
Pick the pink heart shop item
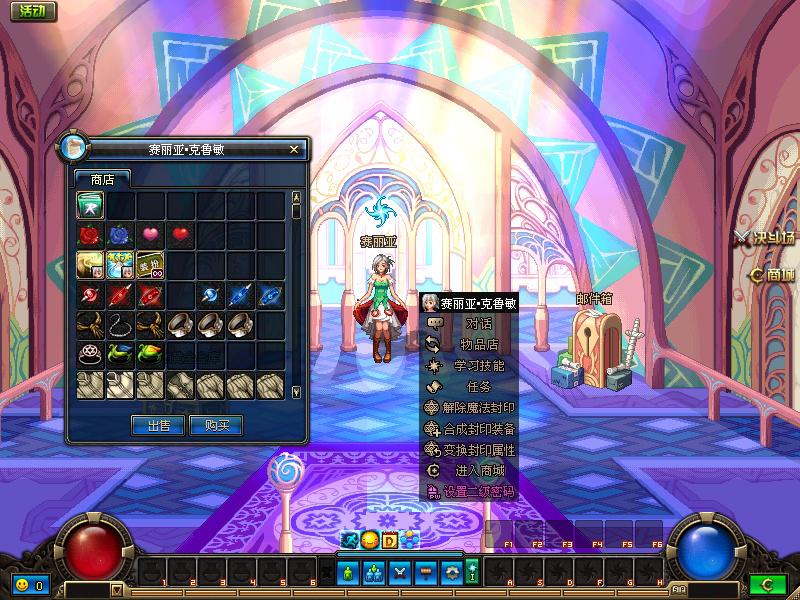(151, 236)
